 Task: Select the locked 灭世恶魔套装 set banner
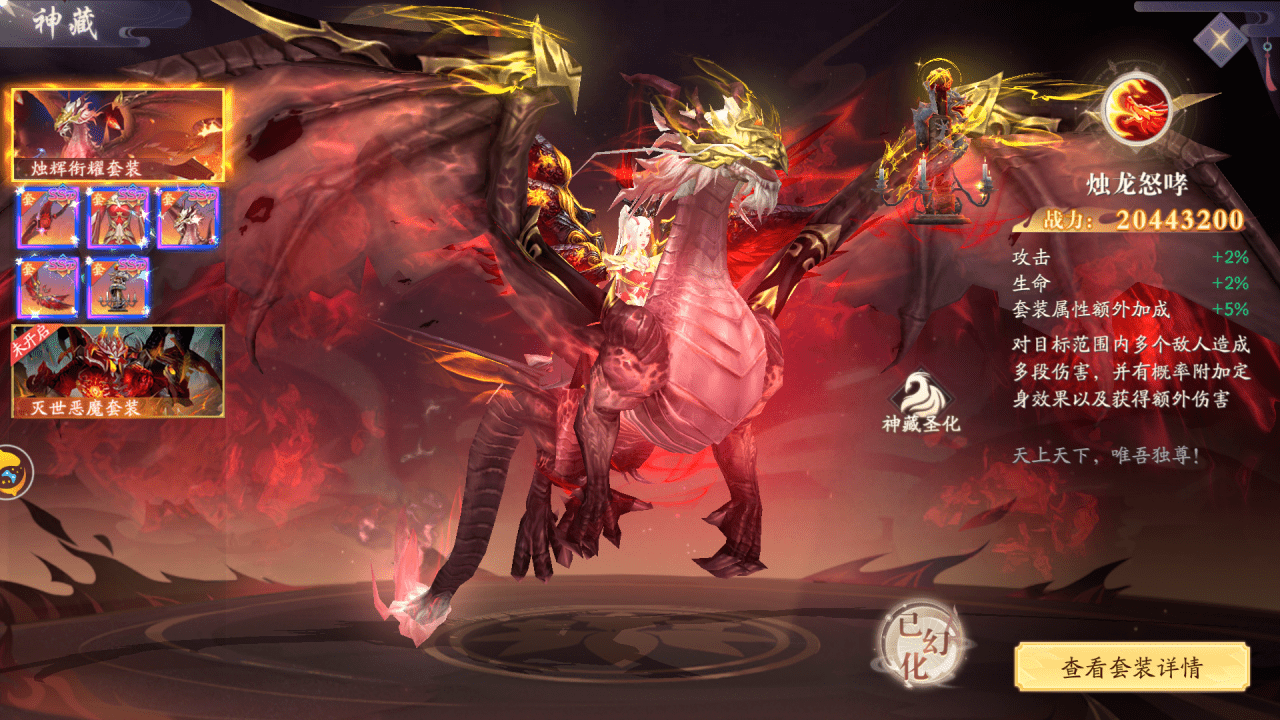pos(118,370)
